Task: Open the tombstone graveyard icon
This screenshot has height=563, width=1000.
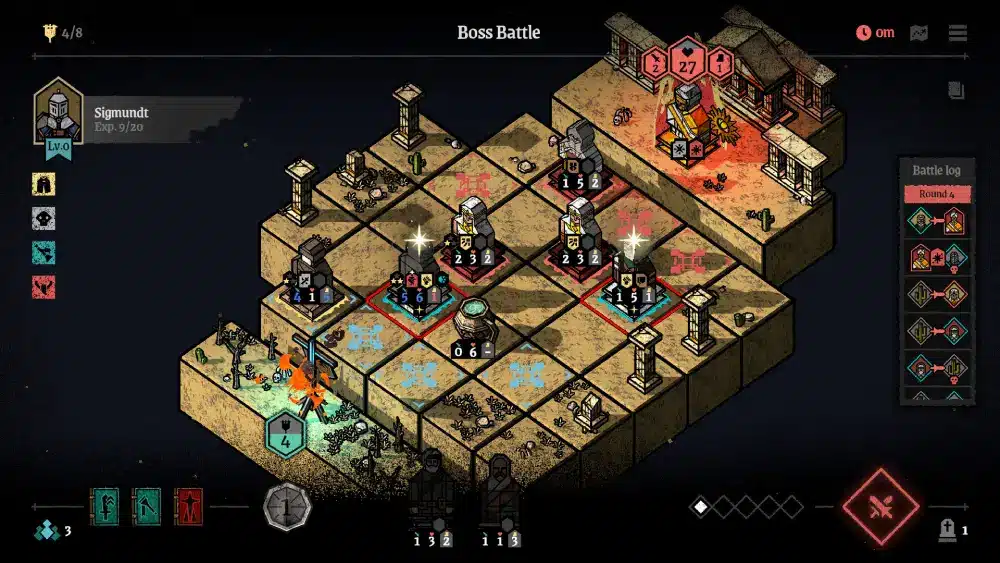Action: point(946,530)
